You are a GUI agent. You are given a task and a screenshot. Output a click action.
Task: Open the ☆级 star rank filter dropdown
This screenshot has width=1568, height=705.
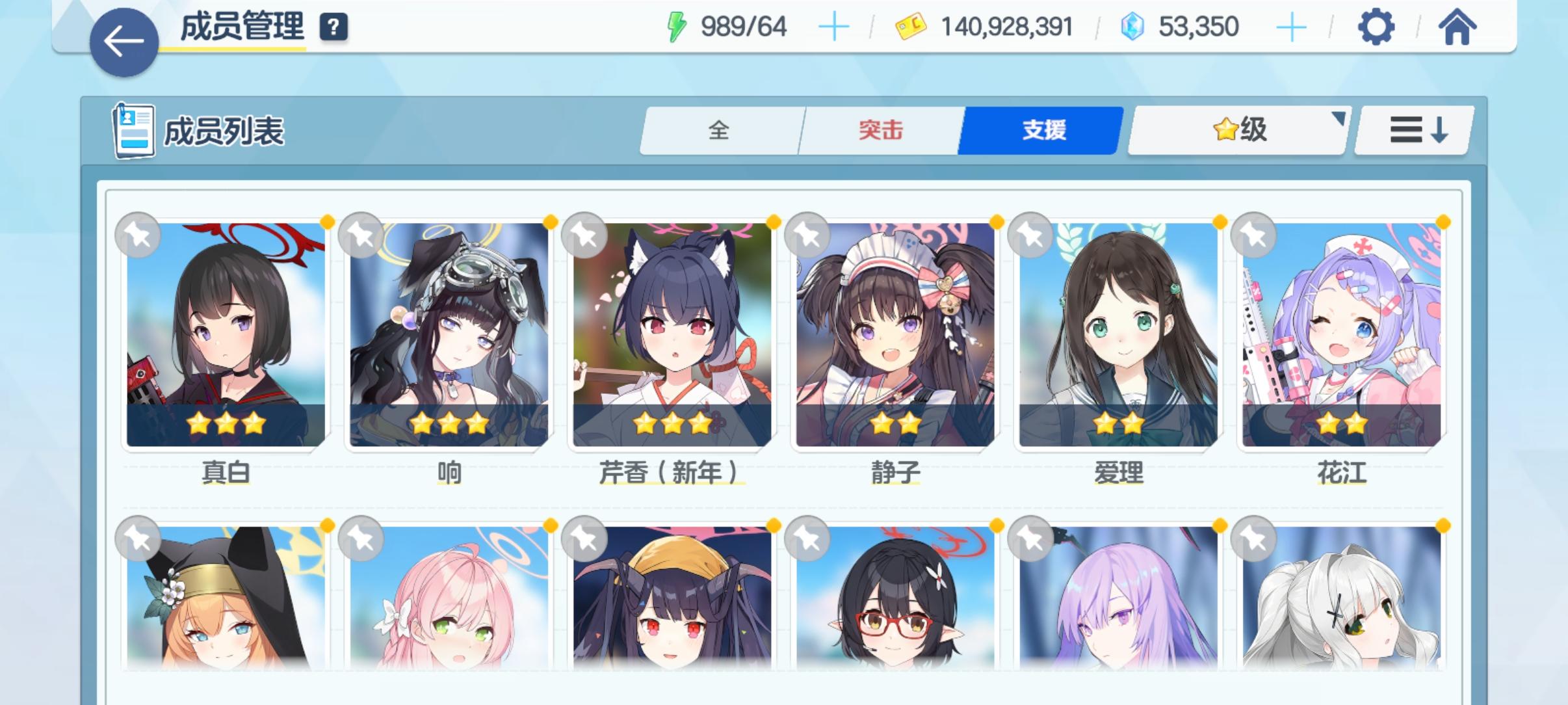(x=1236, y=130)
